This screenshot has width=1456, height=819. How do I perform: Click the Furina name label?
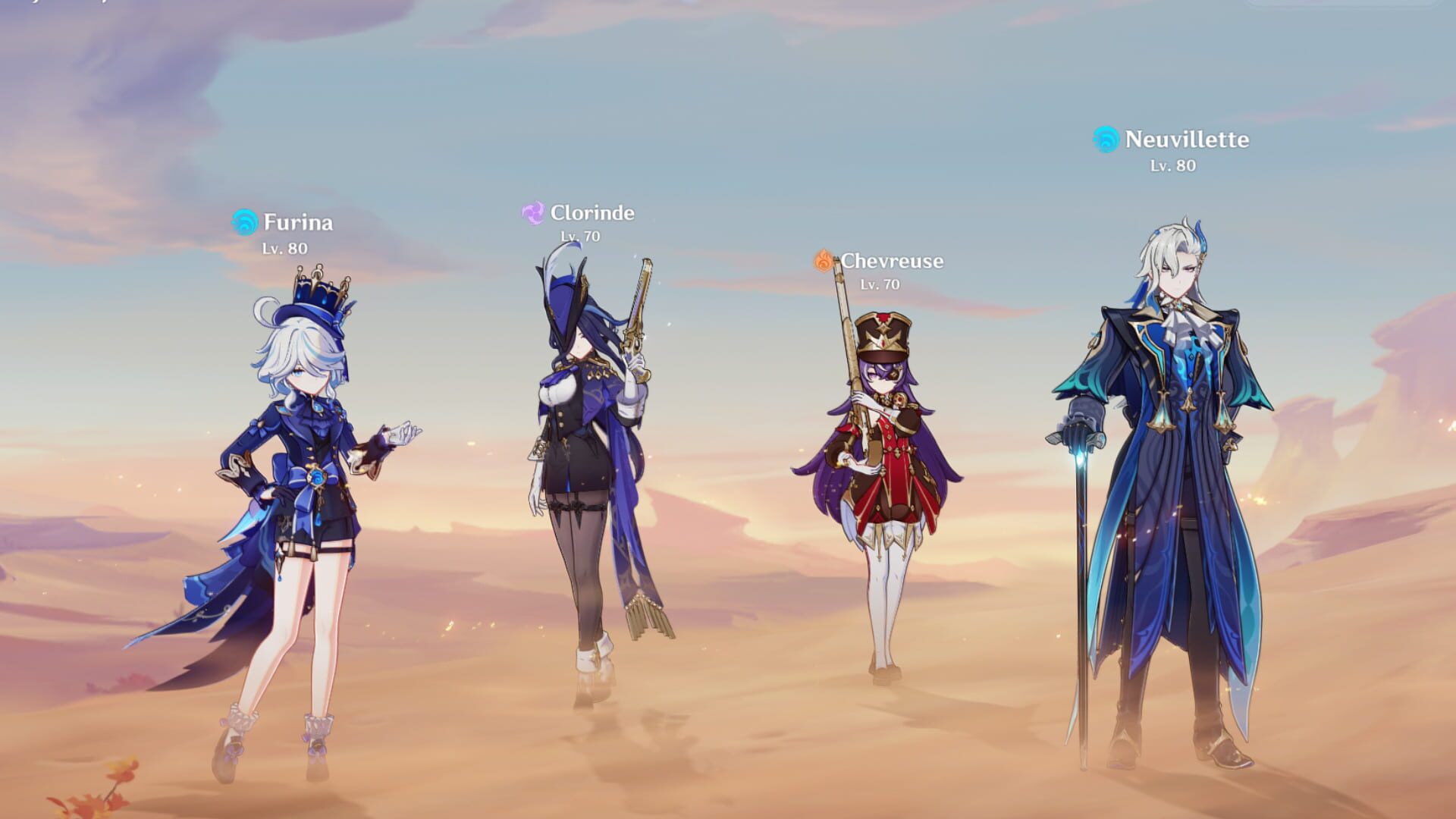(x=297, y=222)
